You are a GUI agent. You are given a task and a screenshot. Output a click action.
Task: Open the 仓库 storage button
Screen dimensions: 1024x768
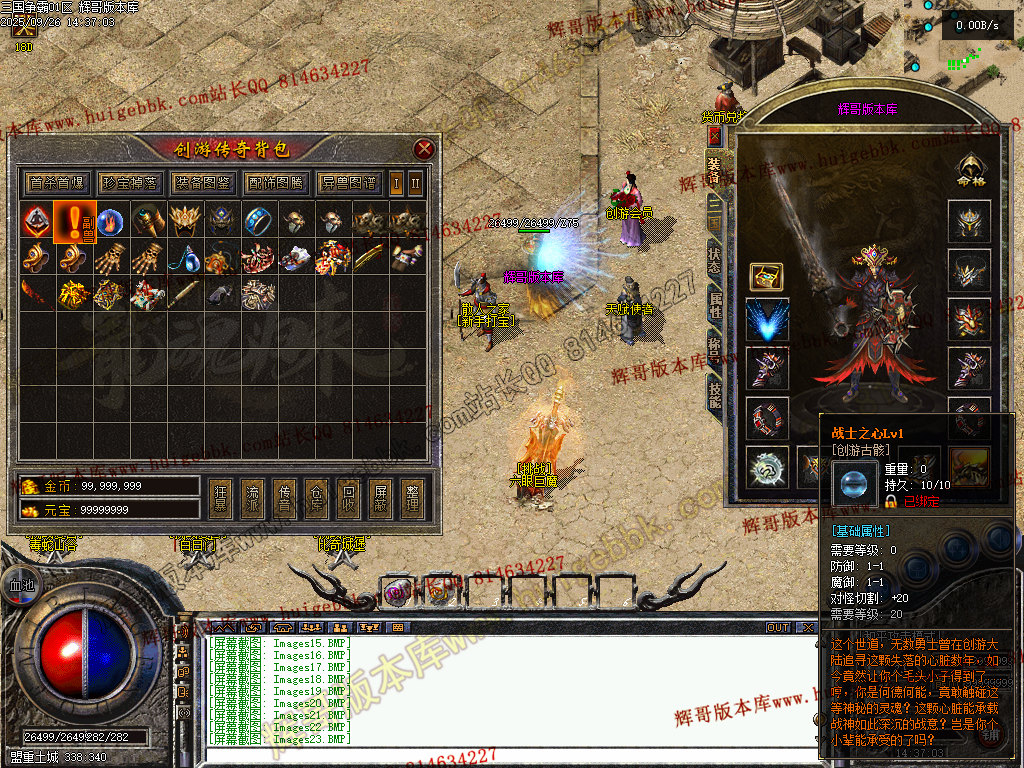pyautogui.click(x=316, y=498)
